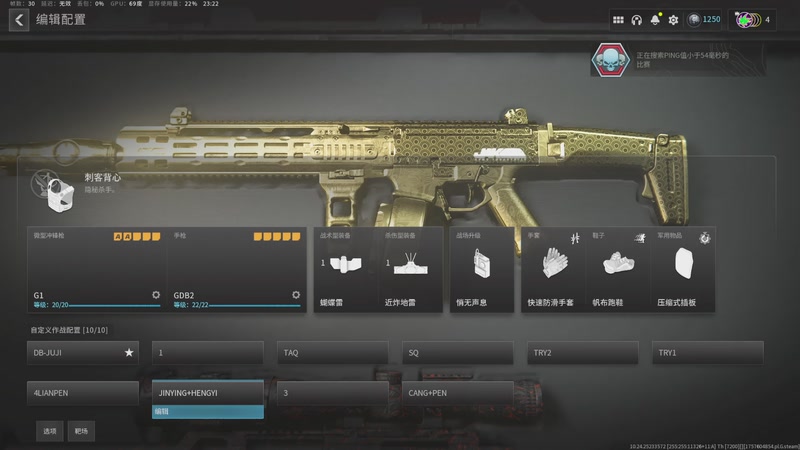Pick the 4LIANPEN loadout
Viewport: 800px width, 450px height.
point(83,393)
